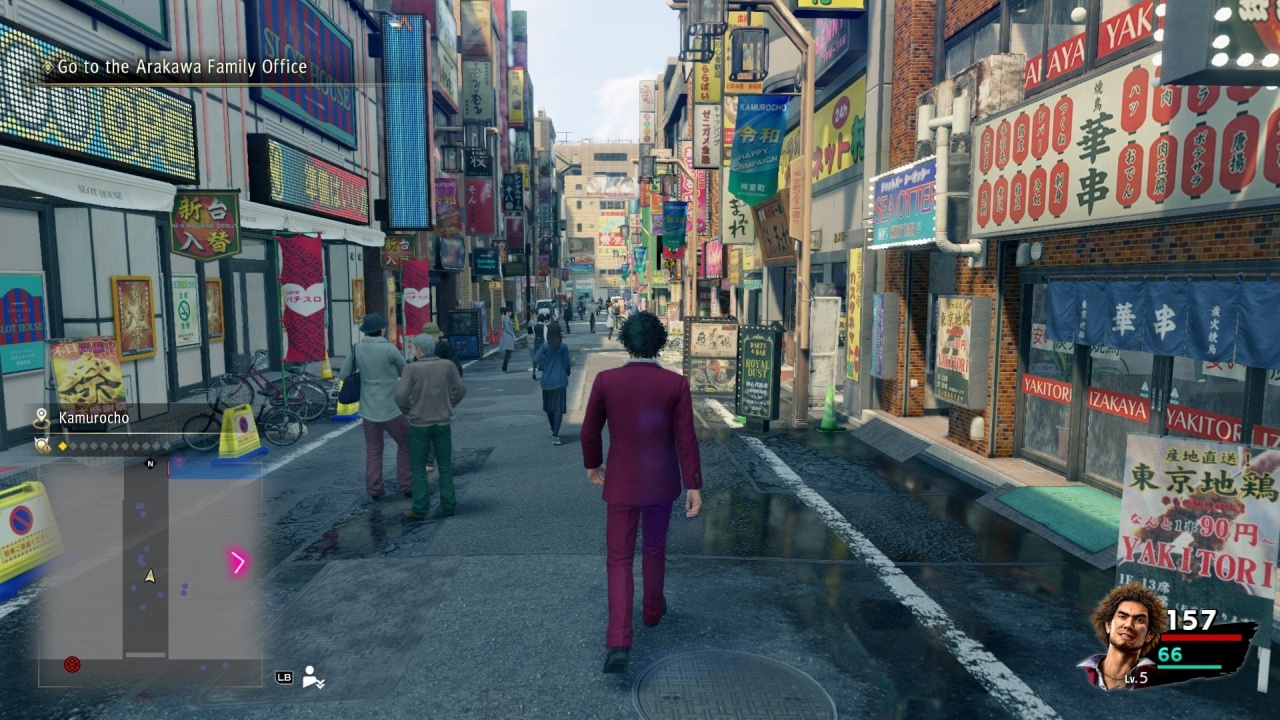
Task: Toggle the glowing pink waypoint chevron
Action: [236, 560]
